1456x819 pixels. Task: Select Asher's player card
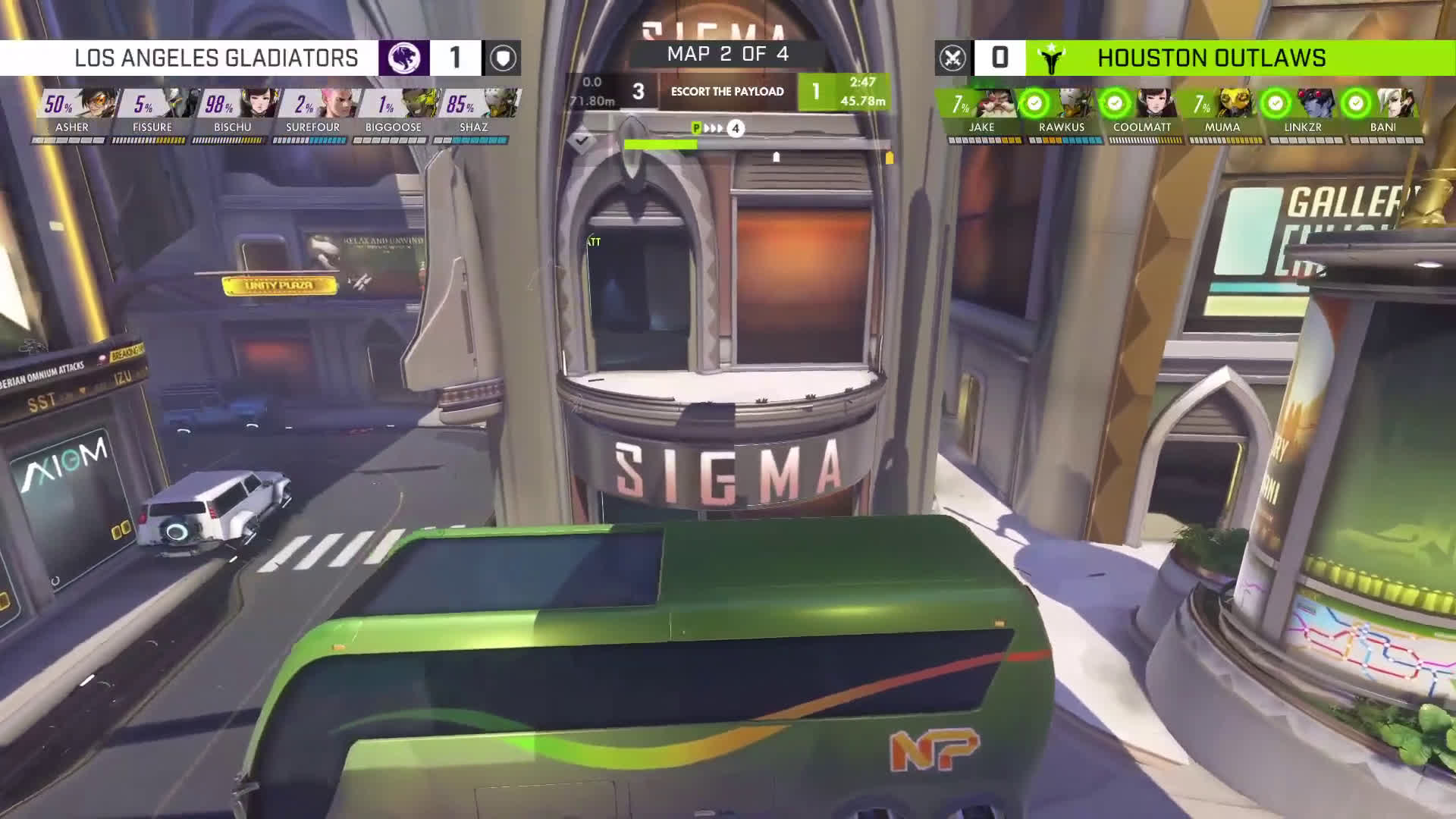[72, 115]
